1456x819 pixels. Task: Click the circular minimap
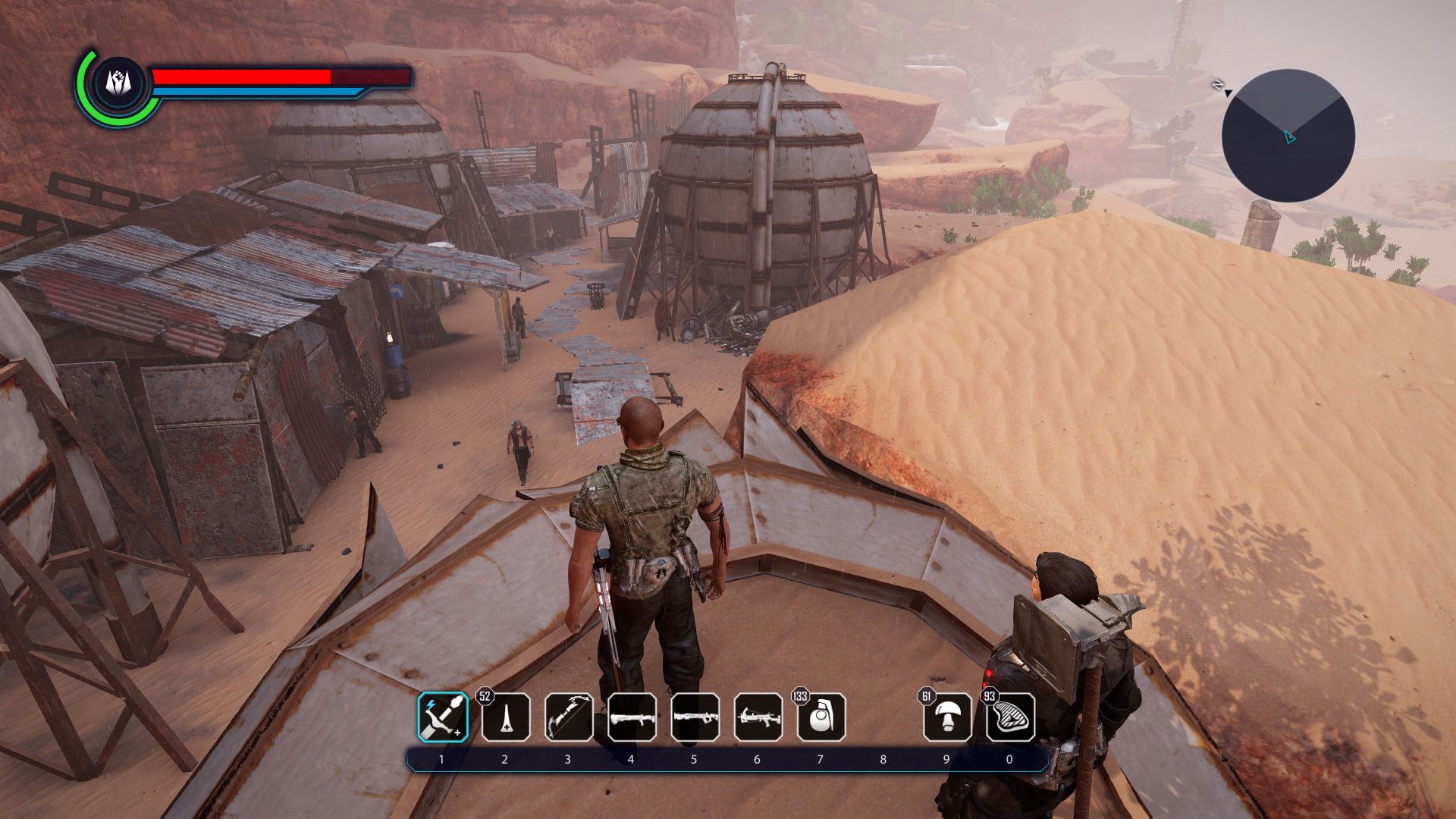click(1288, 136)
